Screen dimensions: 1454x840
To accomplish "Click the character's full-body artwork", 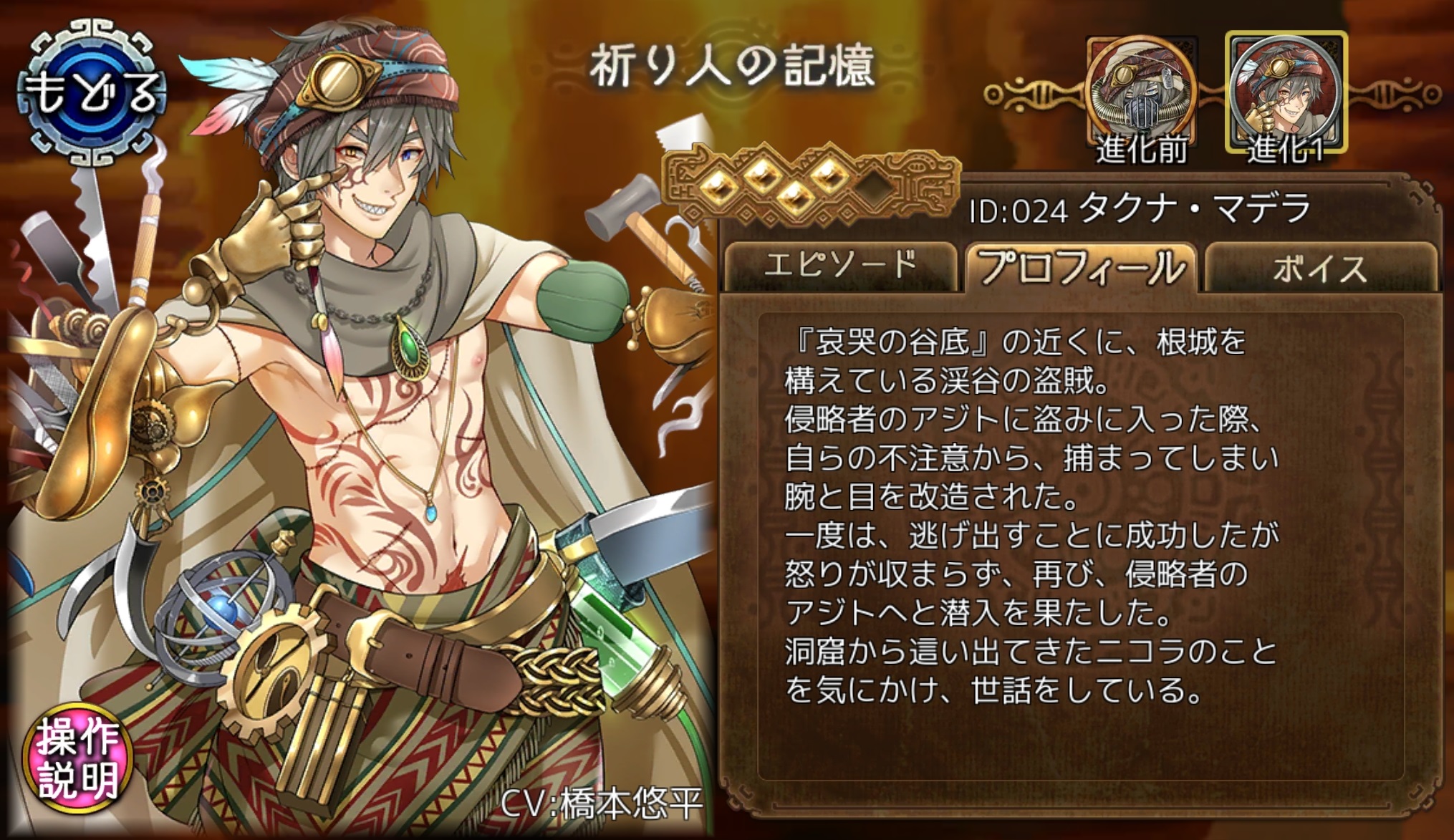I will tap(358, 430).
